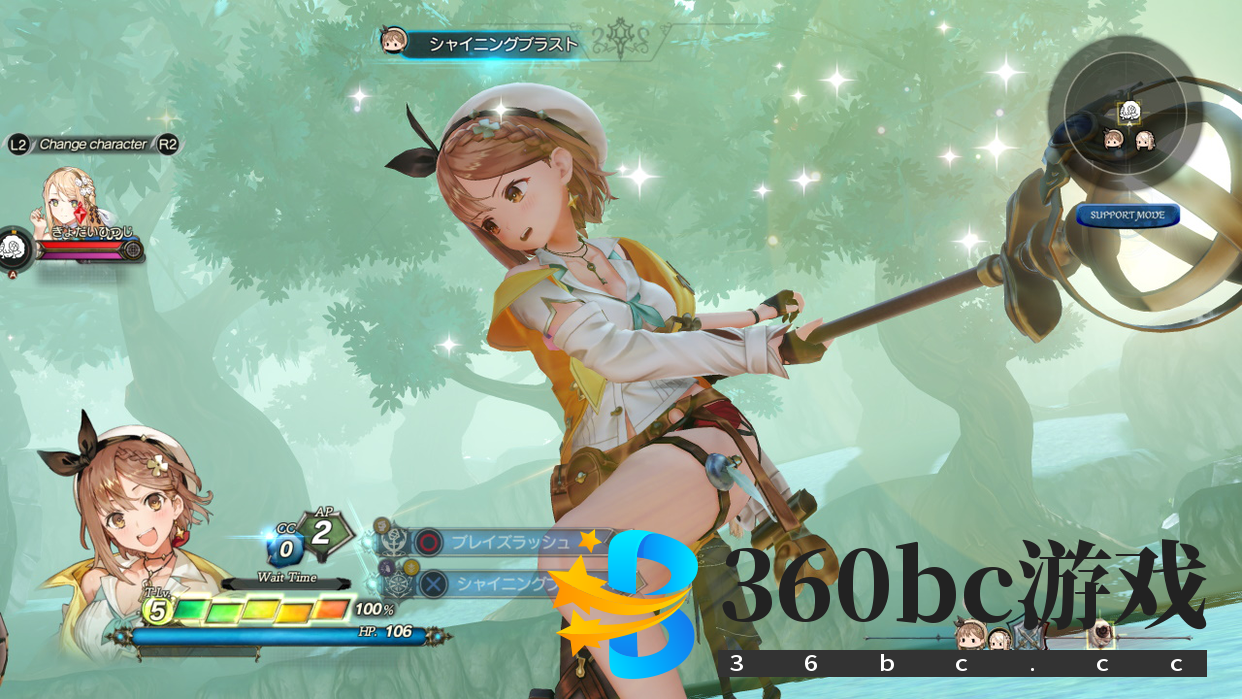Target the sheep enemy icon beside the red gauge
Viewport: 1242px width, 699px height.
[14, 247]
